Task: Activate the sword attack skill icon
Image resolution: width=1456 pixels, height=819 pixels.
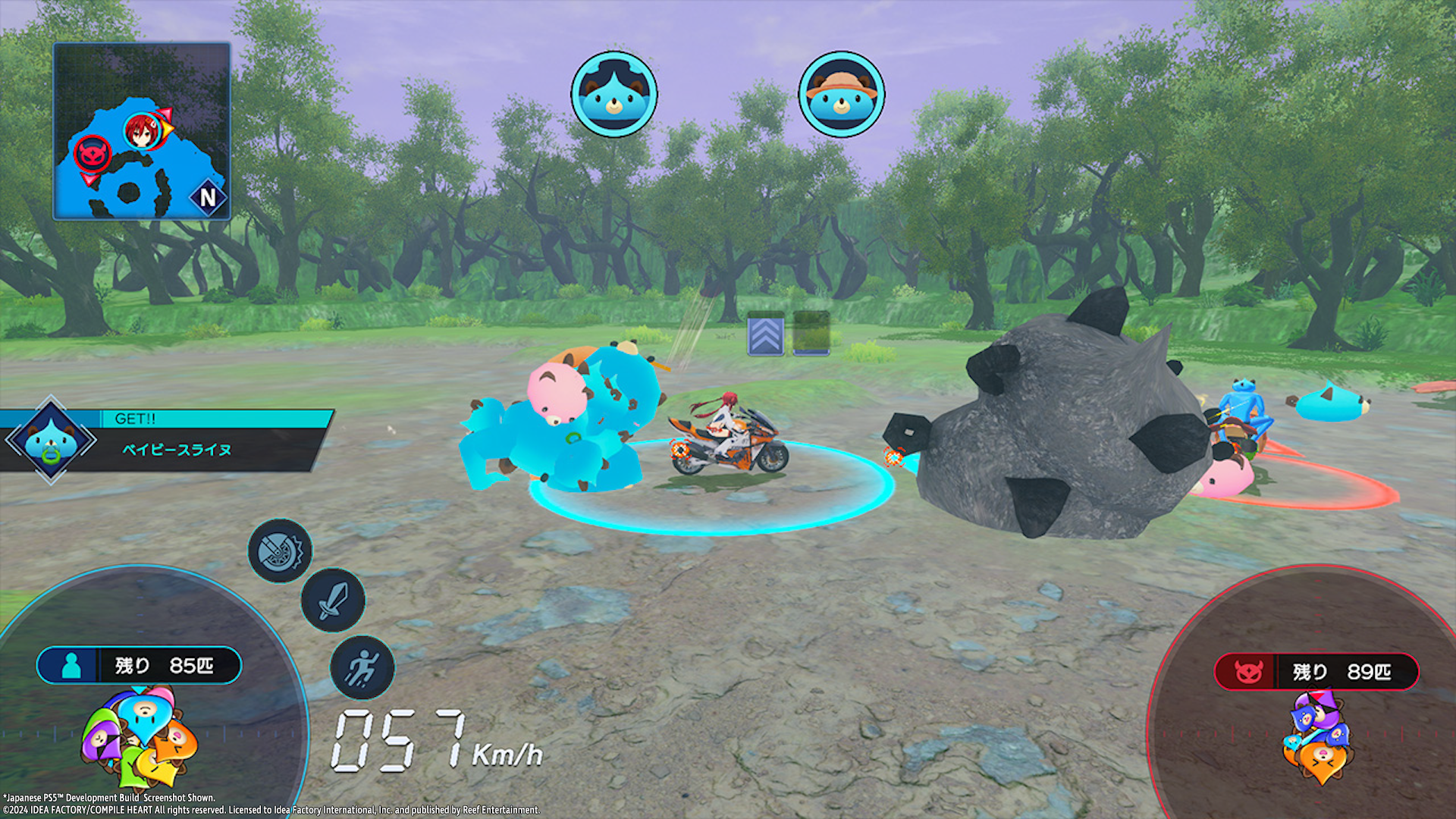Action: (x=333, y=601)
